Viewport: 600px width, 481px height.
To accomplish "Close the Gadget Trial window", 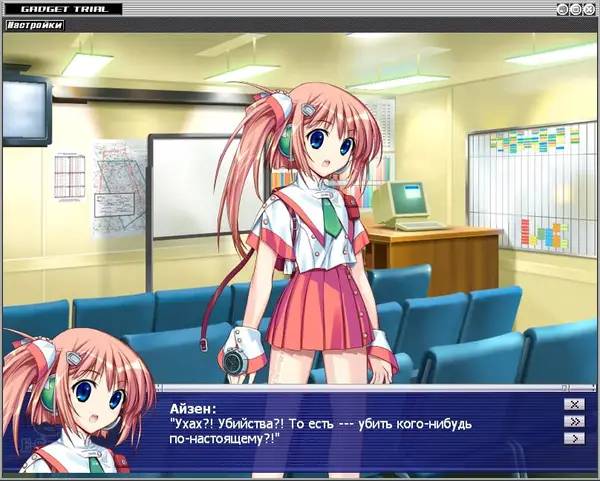I will click(x=589, y=9).
